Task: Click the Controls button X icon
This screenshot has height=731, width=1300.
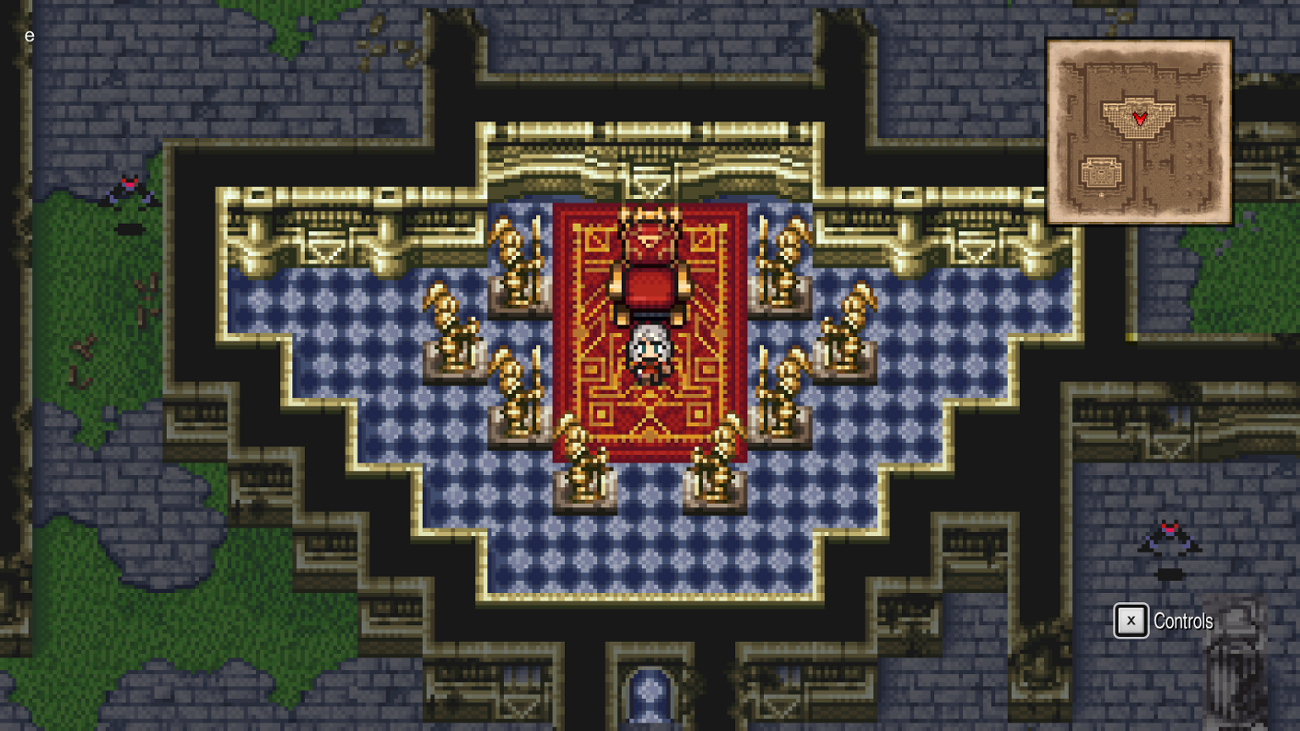Action: point(1129,620)
